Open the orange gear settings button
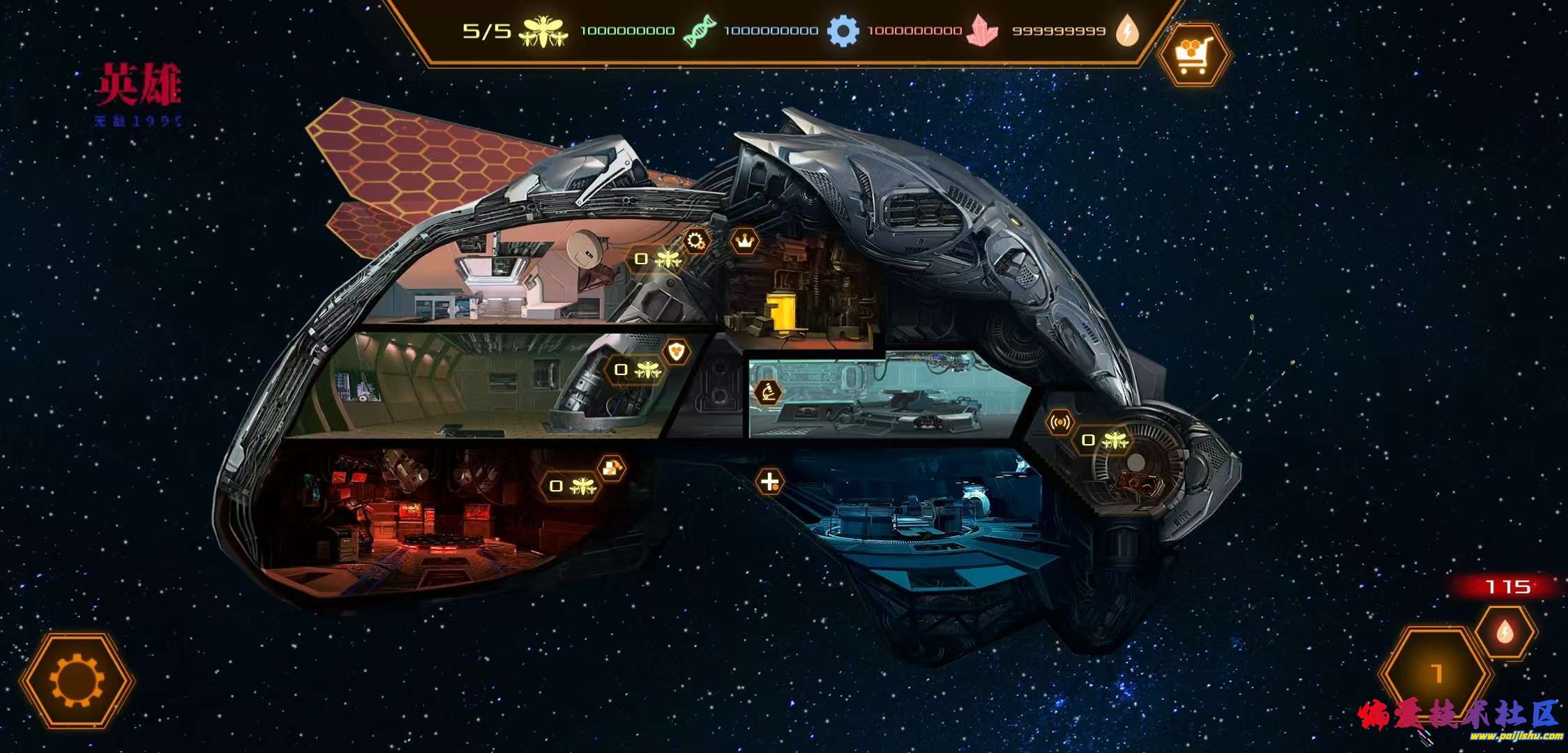Image resolution: width=1568 pixels, height=753 pixels. (x=77, y=680)
